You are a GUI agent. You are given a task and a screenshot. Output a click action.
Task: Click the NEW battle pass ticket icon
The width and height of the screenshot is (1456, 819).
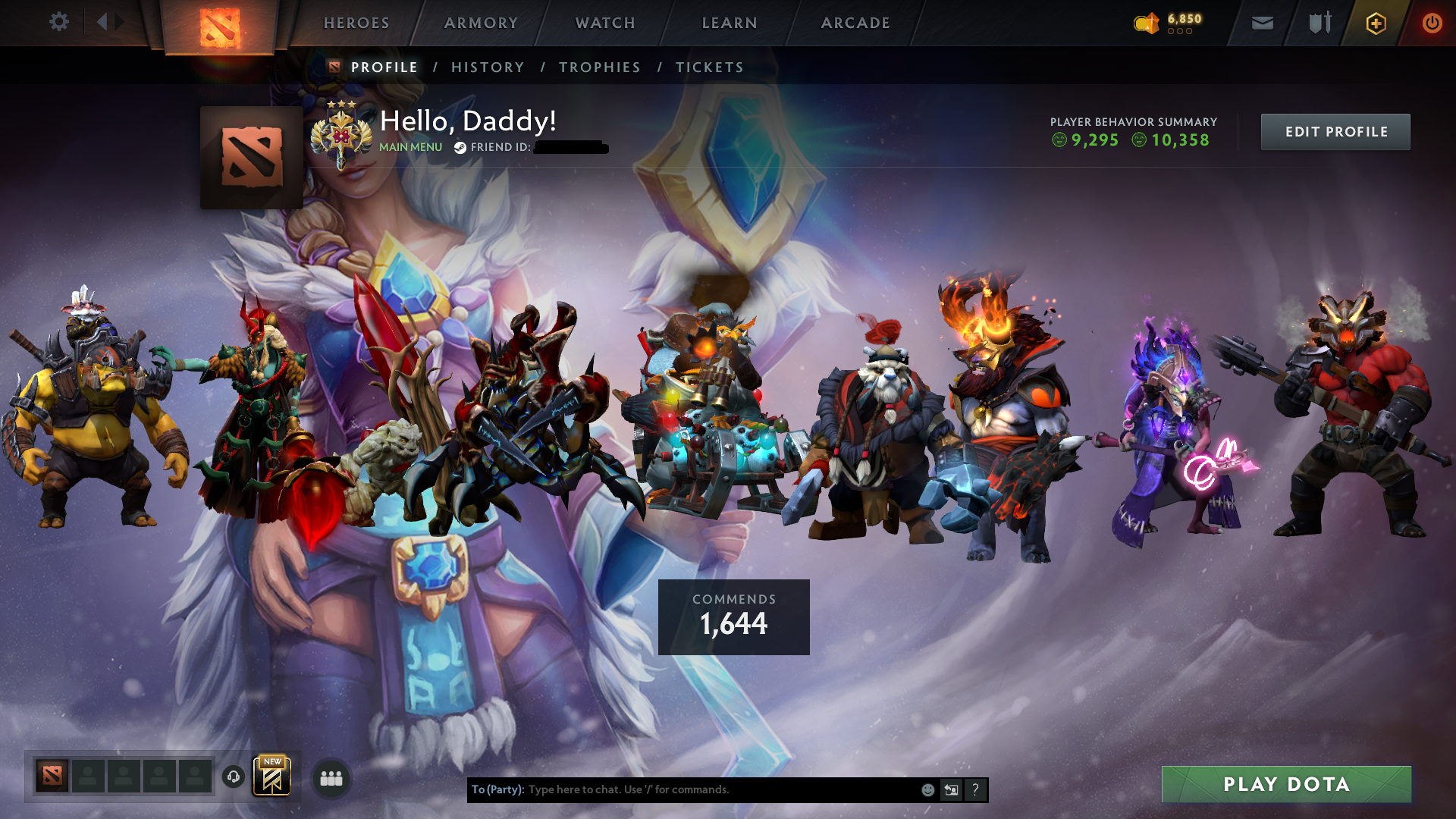click(x=271, y=776)
